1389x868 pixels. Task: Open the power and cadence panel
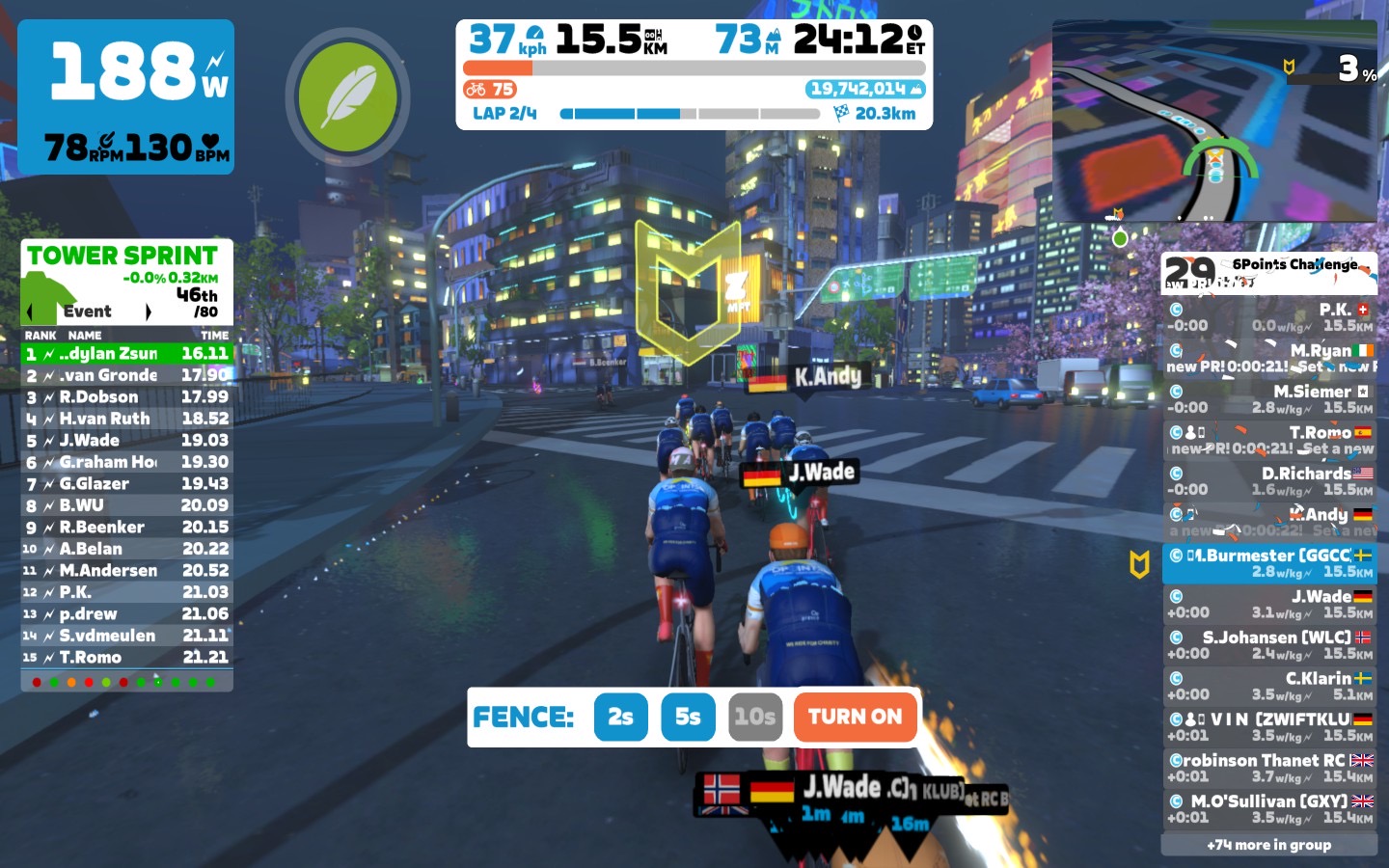(125, 97)
